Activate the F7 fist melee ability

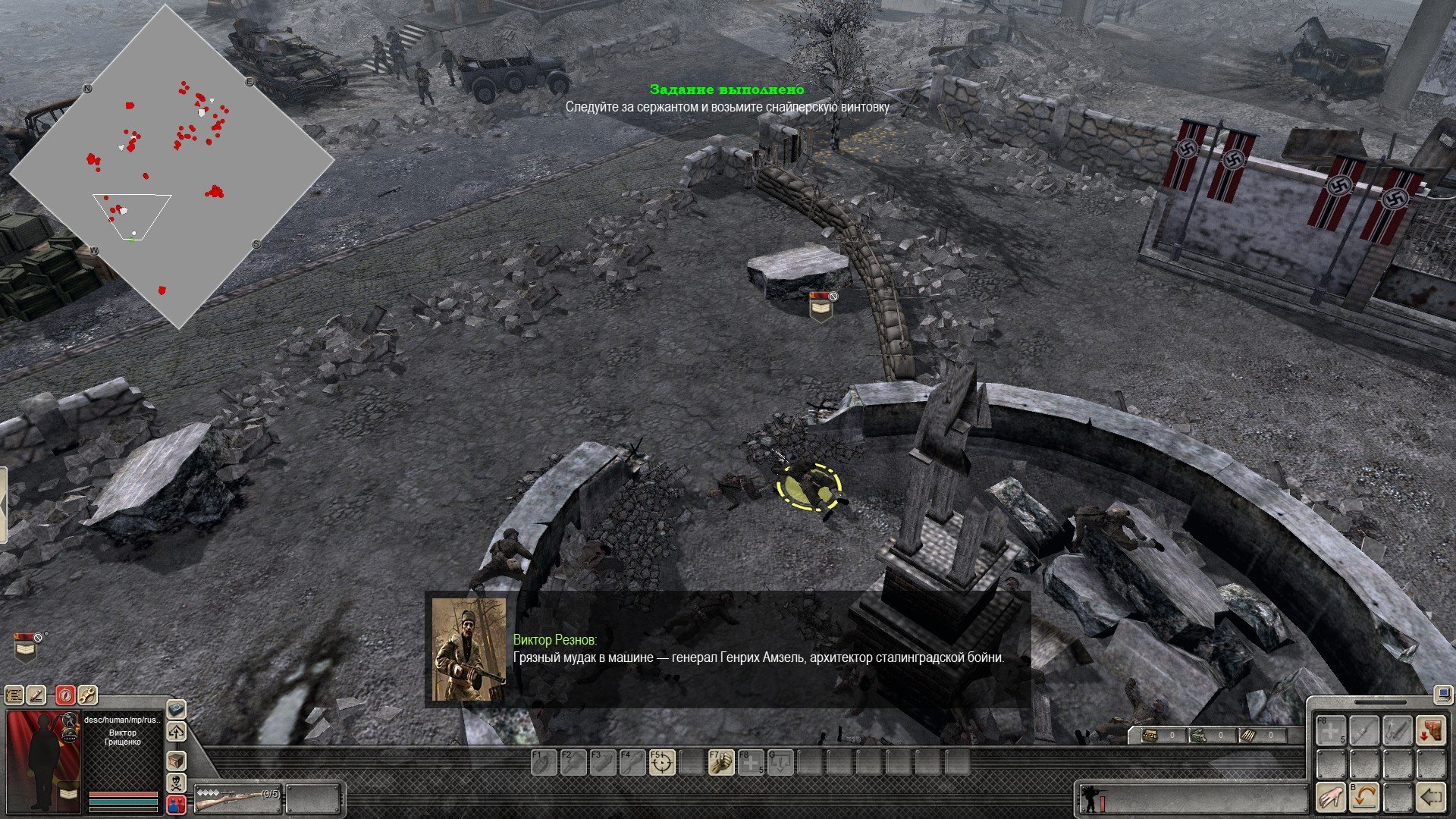(721, 762)
